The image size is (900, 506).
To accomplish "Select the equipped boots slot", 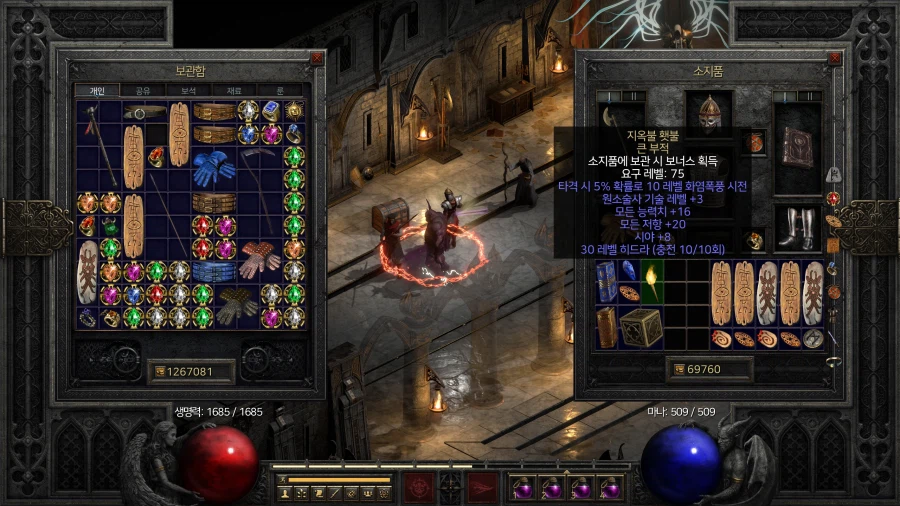I will tap(800, 228).
